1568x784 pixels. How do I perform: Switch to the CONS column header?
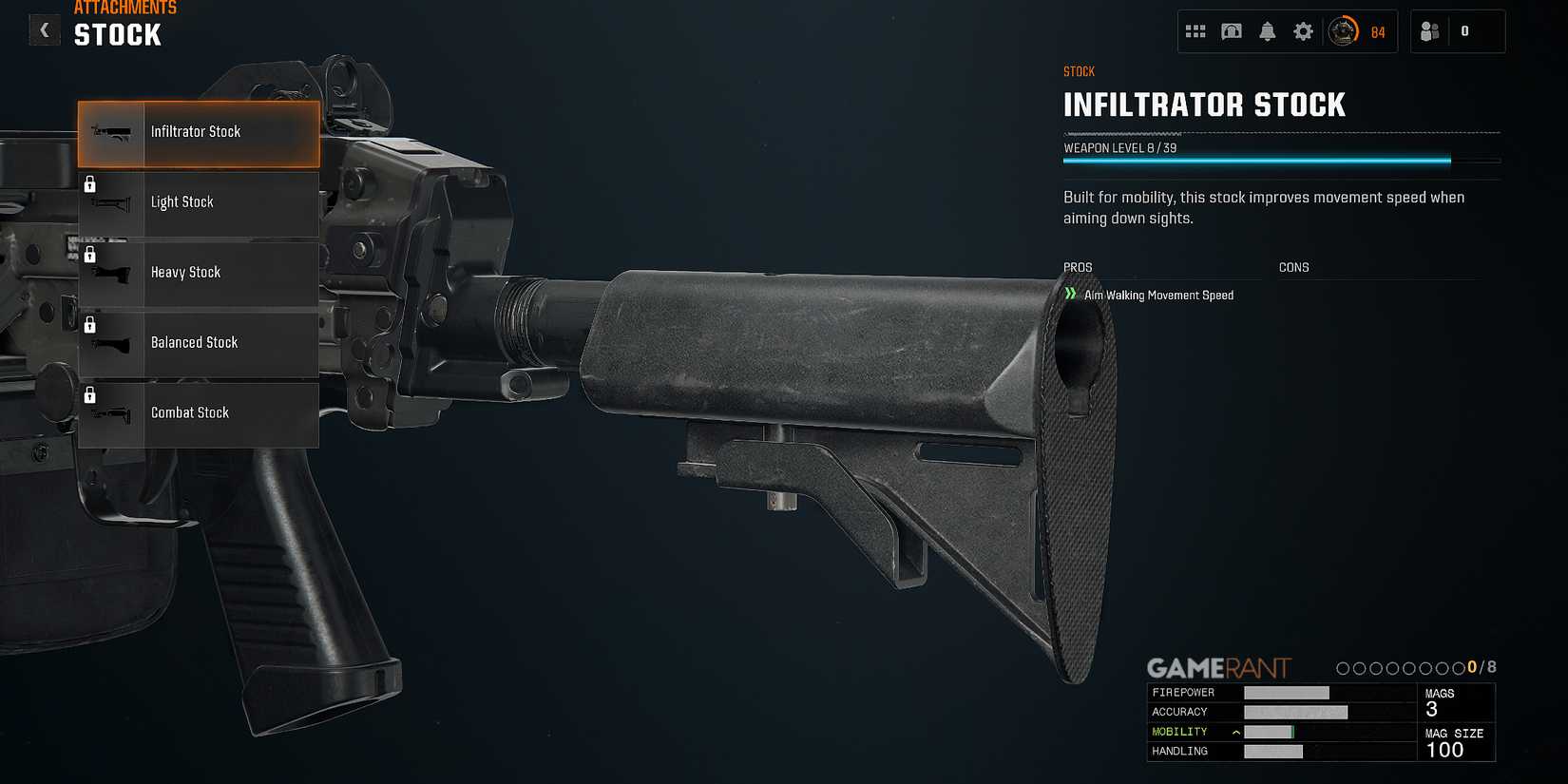click(x=1294, y=267)
